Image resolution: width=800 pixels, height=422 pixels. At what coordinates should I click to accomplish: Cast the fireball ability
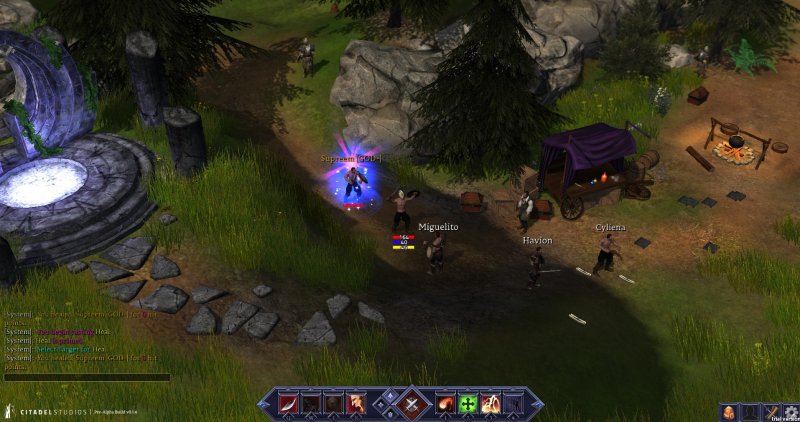pyautogui.click(x=446, y=404)
